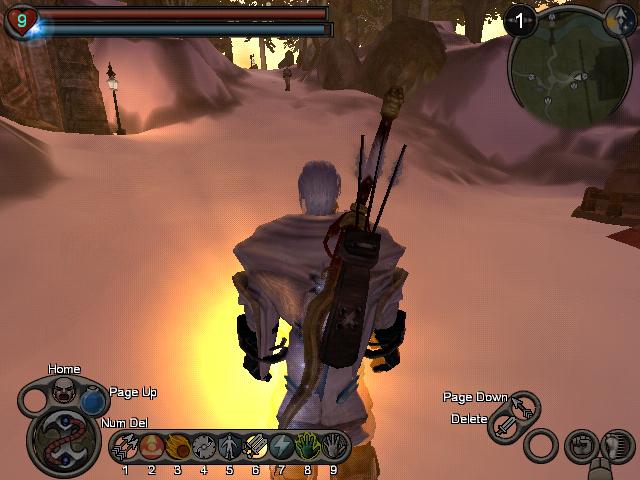Use the red orb skill in slot 2
The height and width of the screenshot is (480, 640).
pyautogui.click(x=151, y=447)
